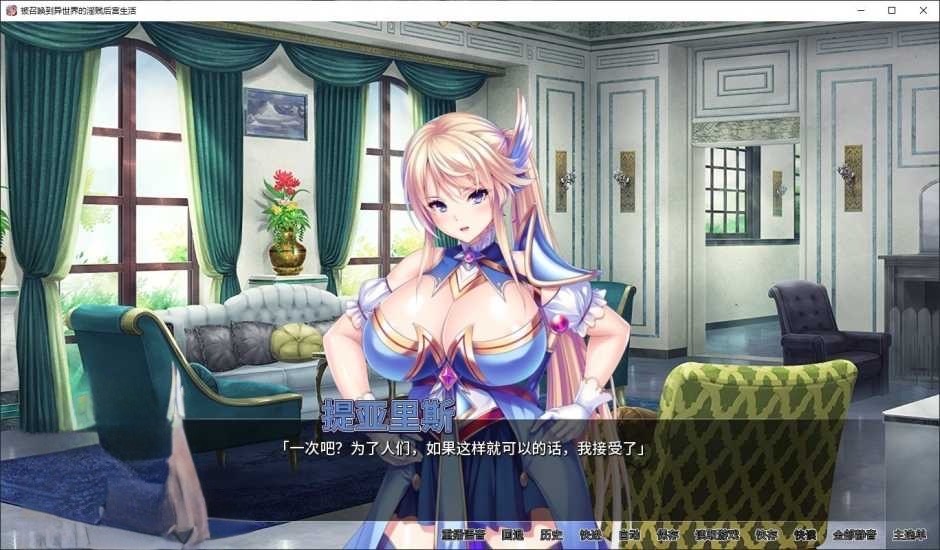Viewport: 940px width, 550px height.
Task: Activate 快进 fast-forward skip
Action: [590, 535]
